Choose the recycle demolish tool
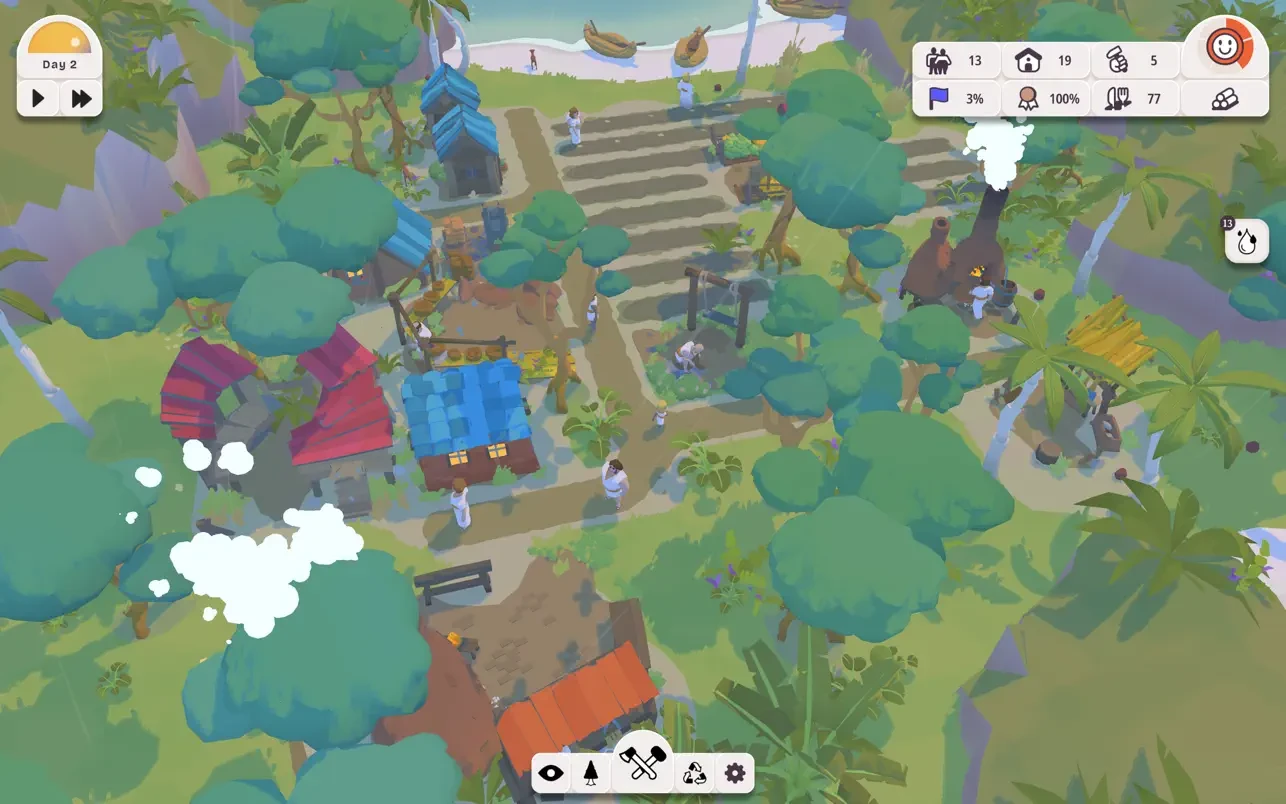The height and width of the screenshot is (804, 1286). pyautogui.click(x=694, y=773)
